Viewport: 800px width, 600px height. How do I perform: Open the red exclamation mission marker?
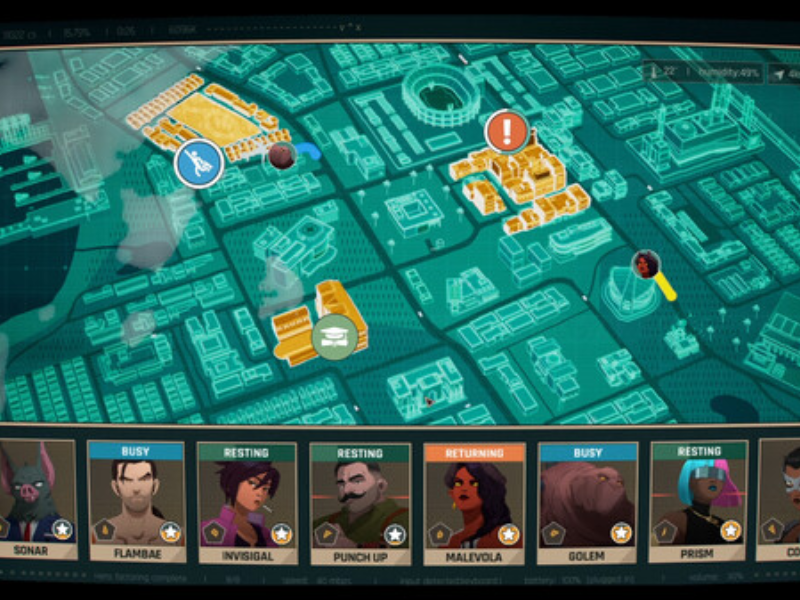pyautogui.click(x=507, y=131)
